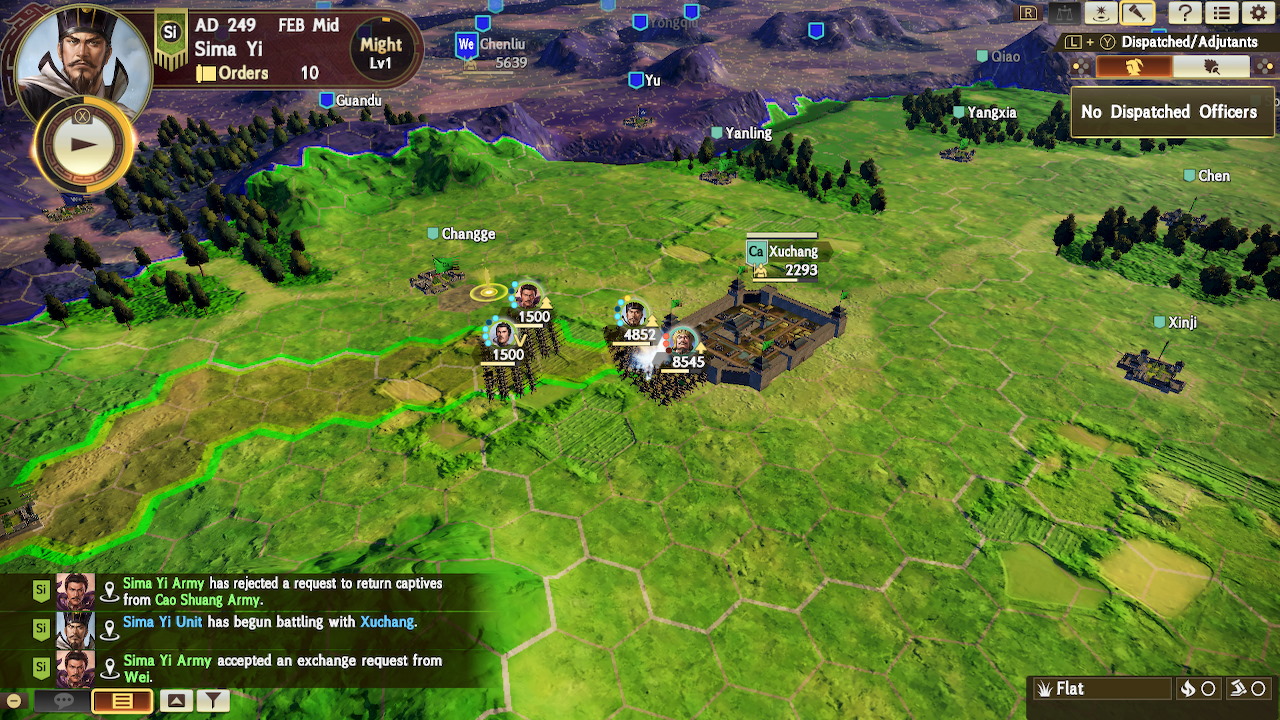
Task: Select the dispatched officers helmet tab
Action: pyautogui.click(x=1135, y=66)
